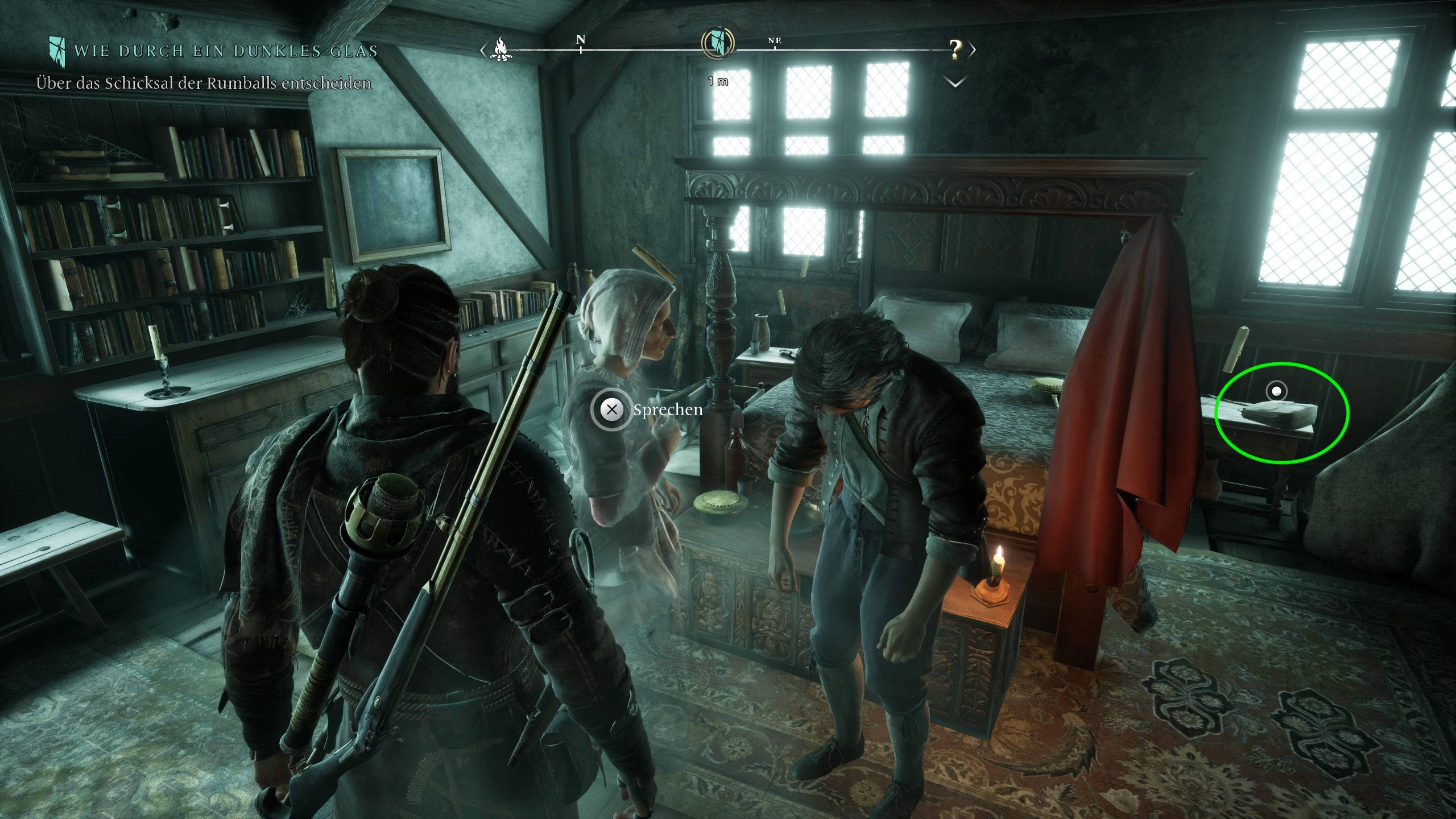
Task: Select the active quest marker on the compass
Action: [718, 43]
